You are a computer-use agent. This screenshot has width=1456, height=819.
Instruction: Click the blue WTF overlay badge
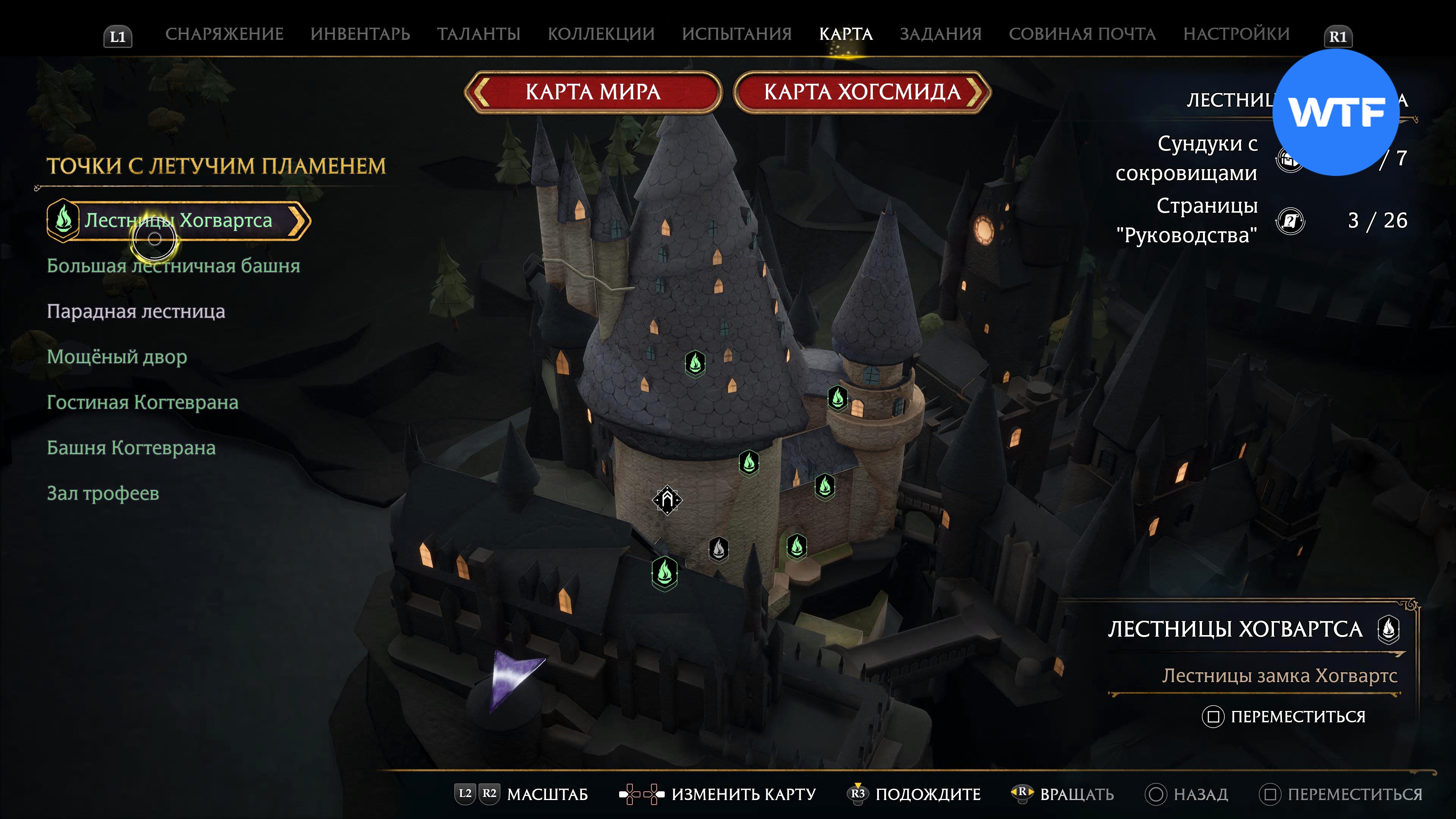coord(1335,112)
